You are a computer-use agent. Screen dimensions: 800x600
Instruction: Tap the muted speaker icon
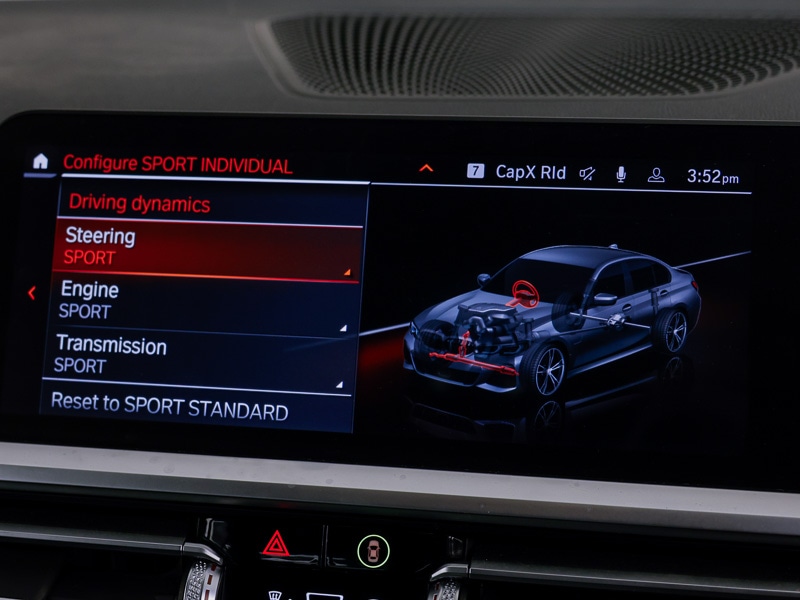click(x=587, y=174)
